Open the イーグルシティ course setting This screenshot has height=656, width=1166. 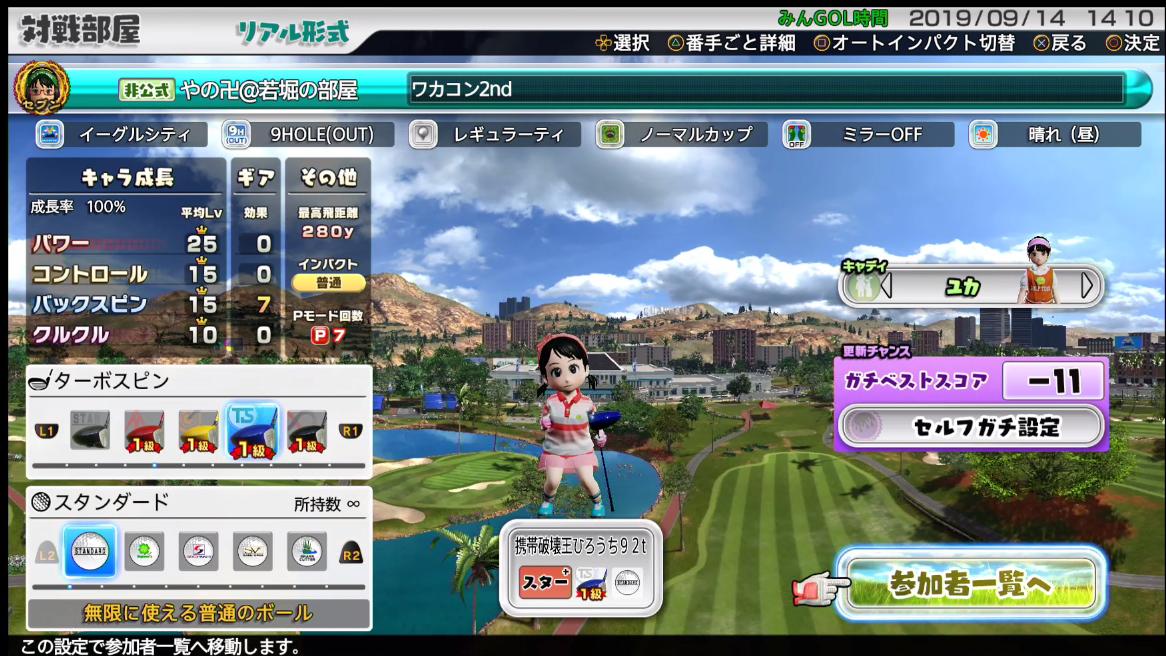coord(121,134)
